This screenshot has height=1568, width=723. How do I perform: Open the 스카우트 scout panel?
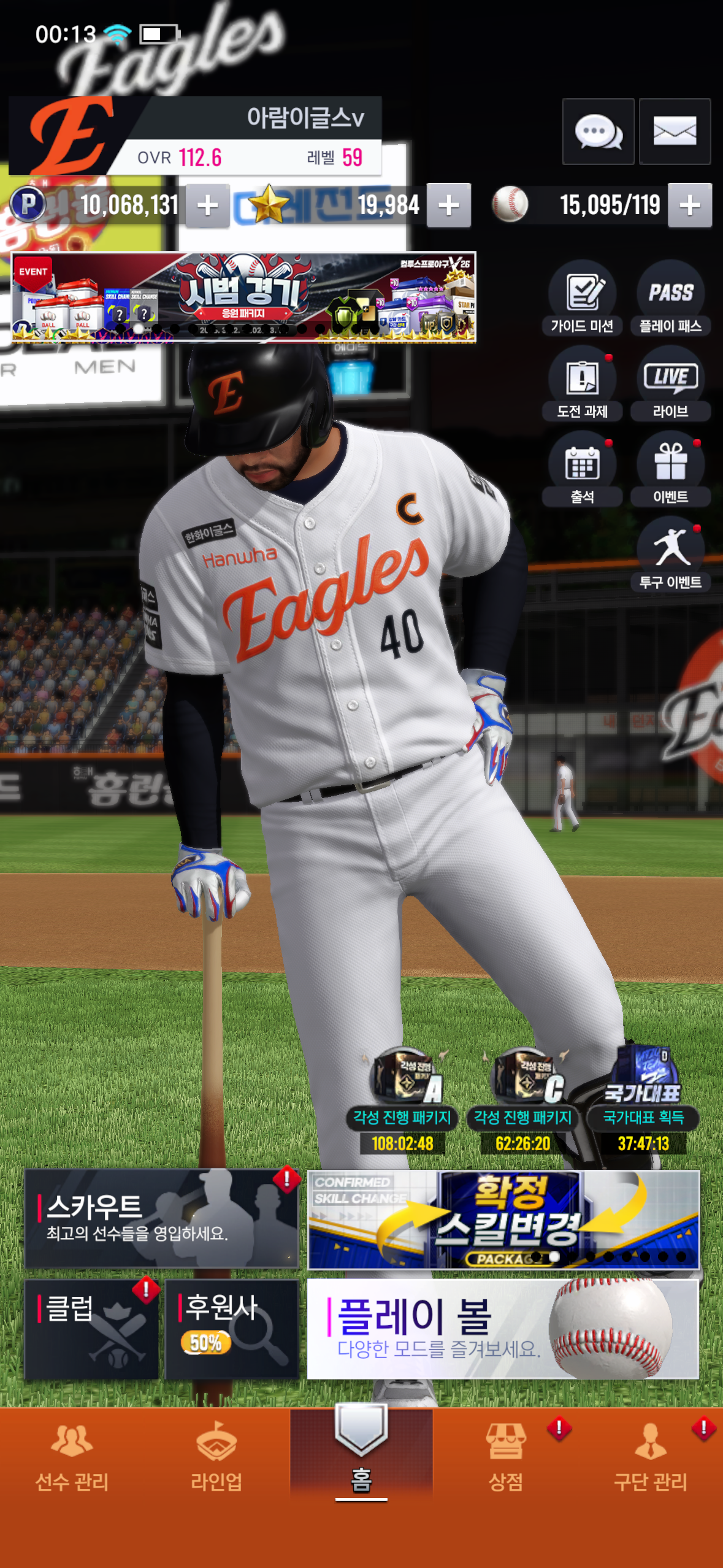(x=161, y=1218)
